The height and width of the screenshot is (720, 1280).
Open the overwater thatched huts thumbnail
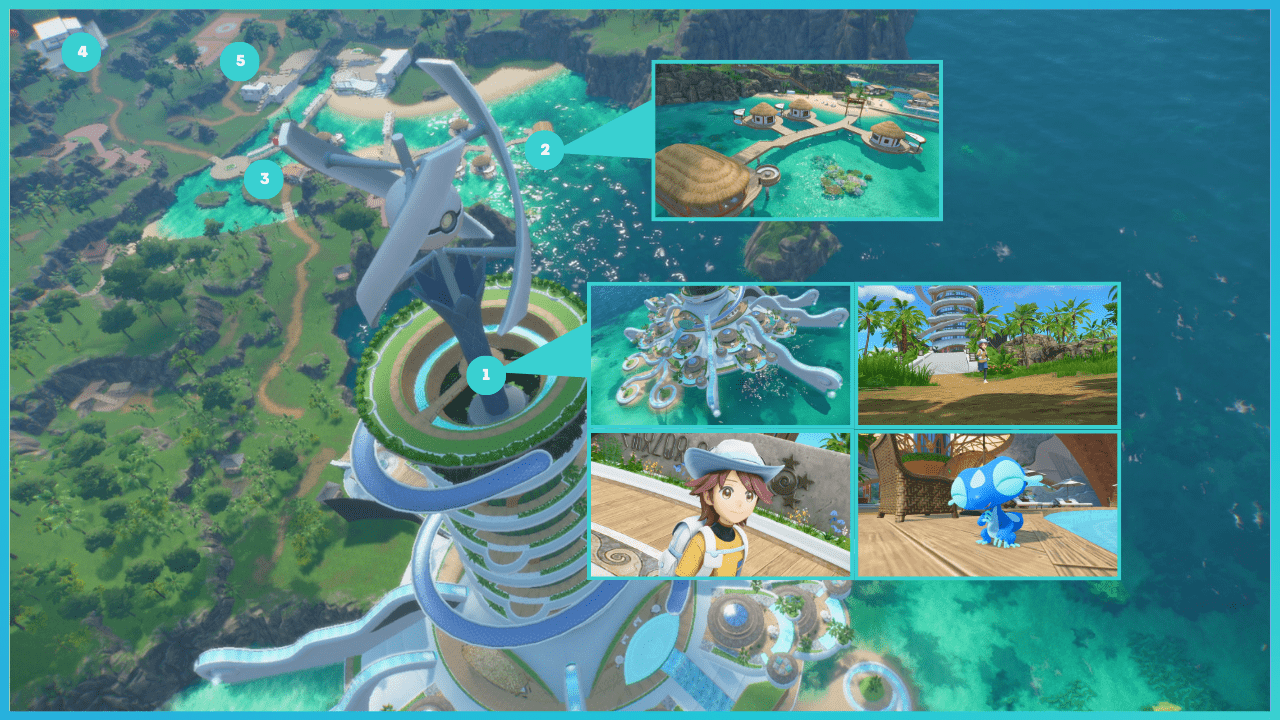pyautogui.click(x=797, y=141)
